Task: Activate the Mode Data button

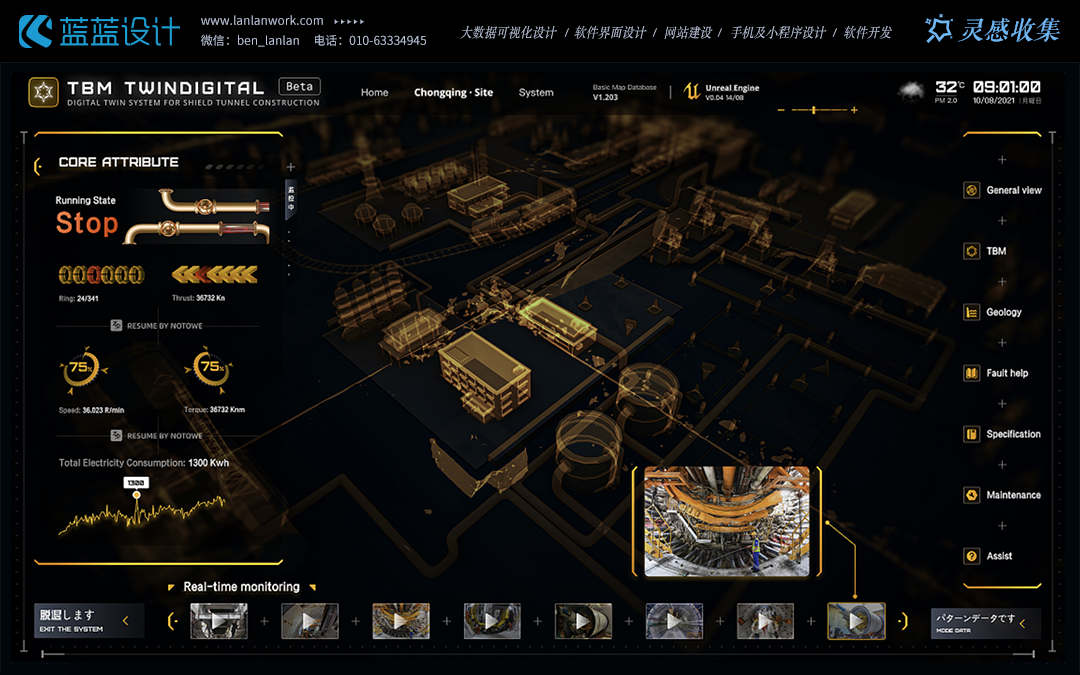Action: (985, 622)
